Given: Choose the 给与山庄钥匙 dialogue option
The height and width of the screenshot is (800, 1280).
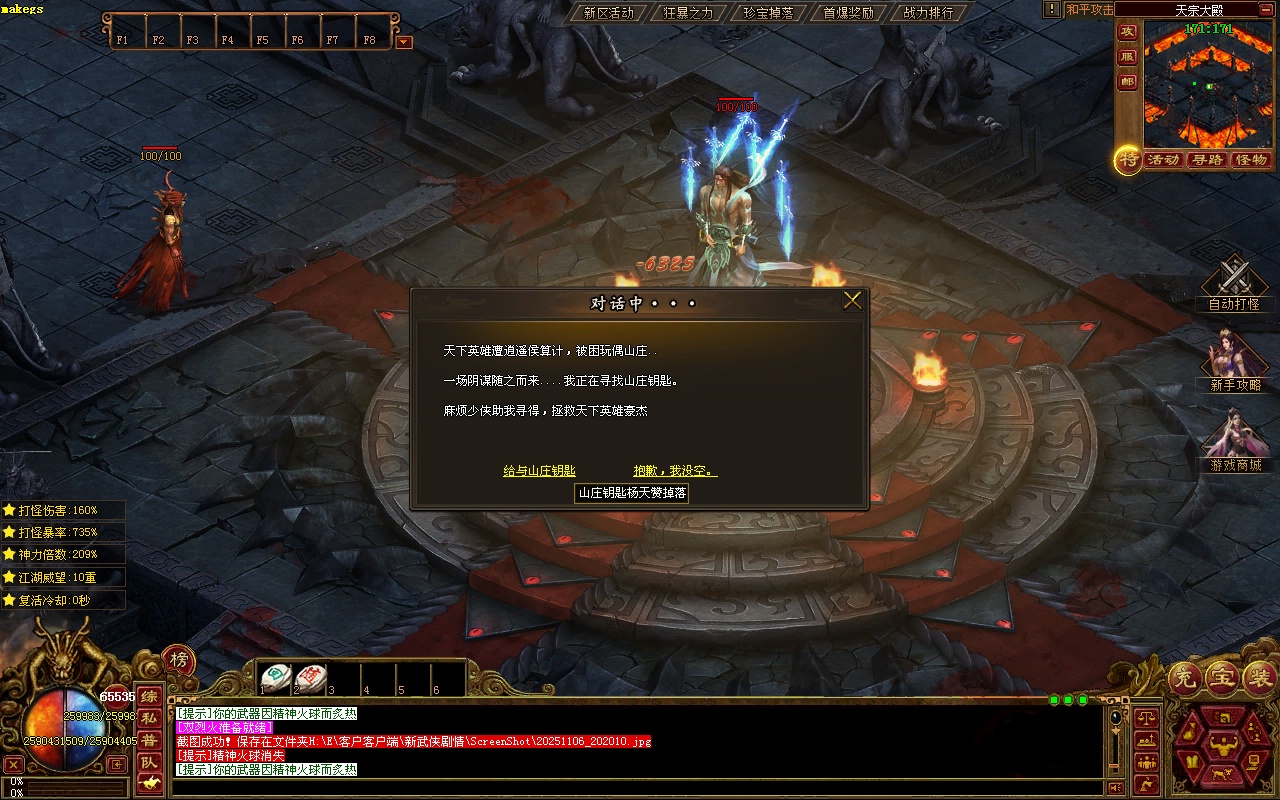Looking at the screenshot, I should [539, 471].
